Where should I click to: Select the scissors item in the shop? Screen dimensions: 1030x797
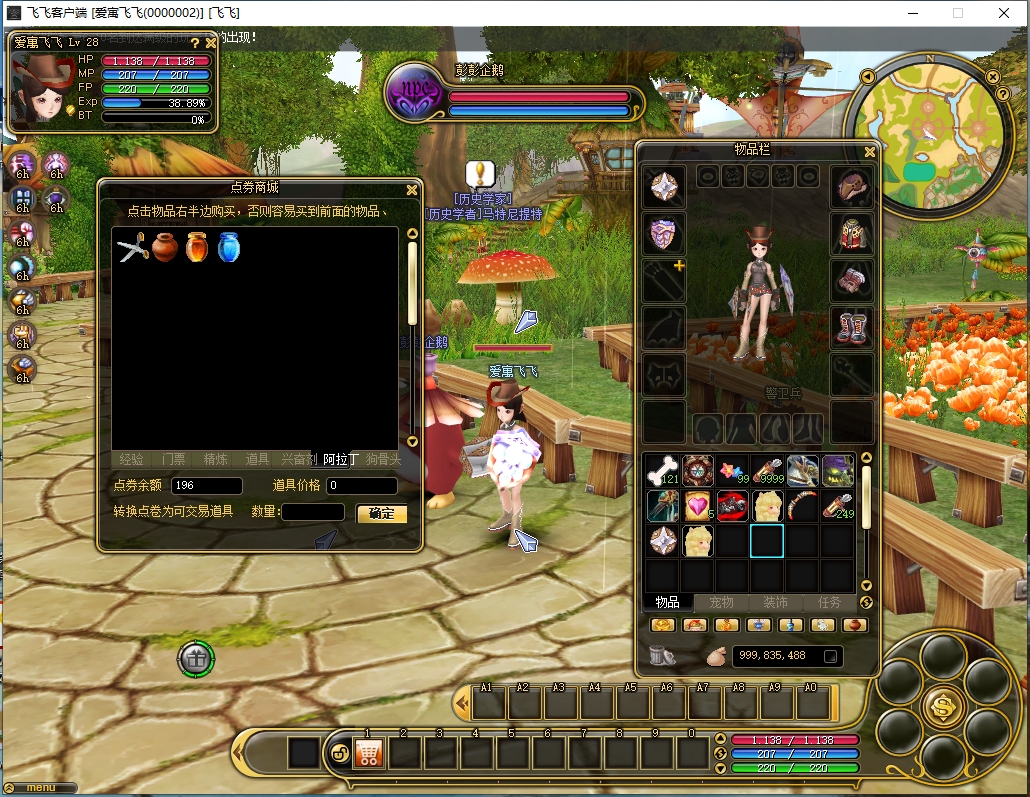132,247
